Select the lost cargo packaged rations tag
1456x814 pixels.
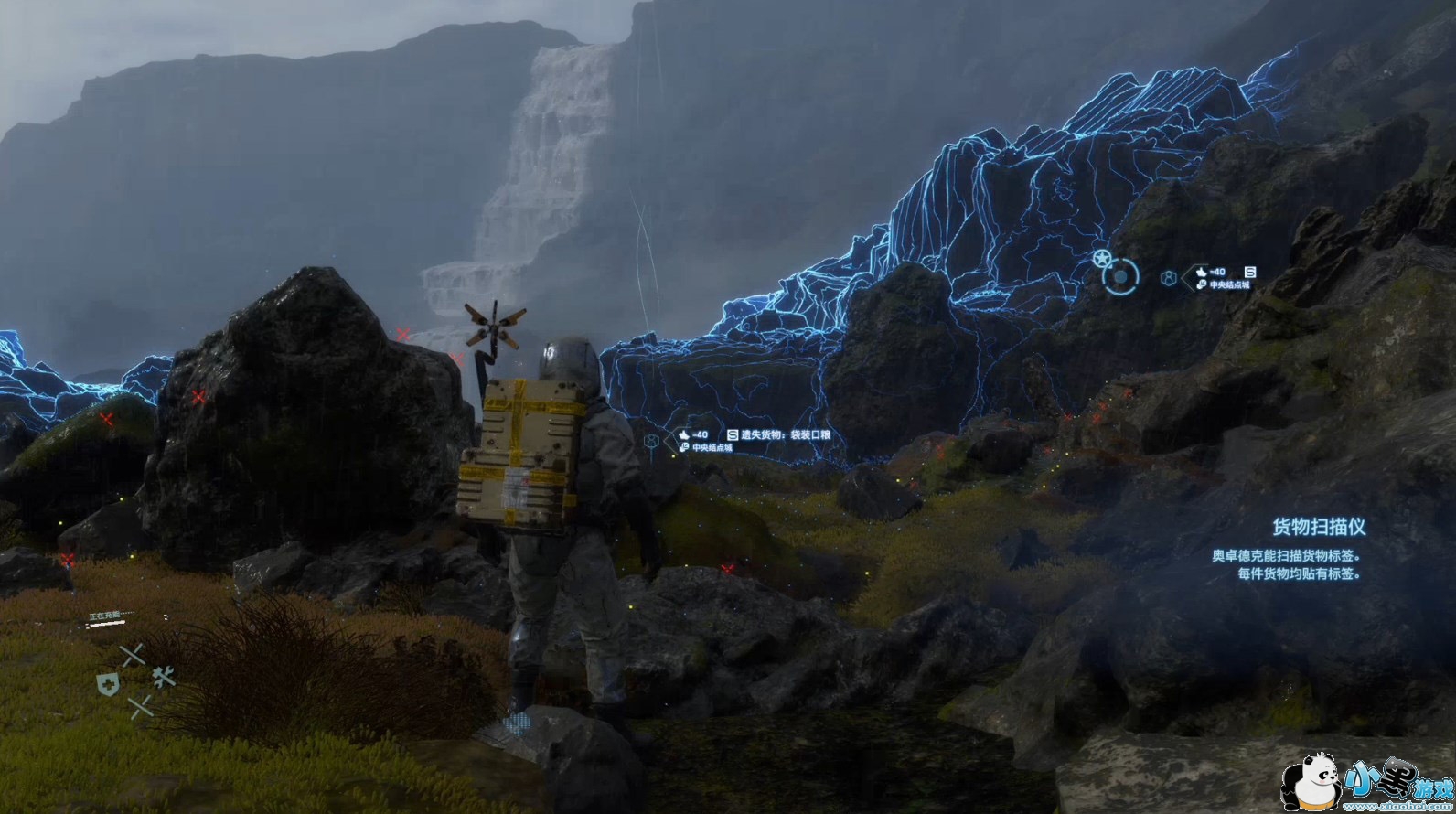[x=779, y=435]
